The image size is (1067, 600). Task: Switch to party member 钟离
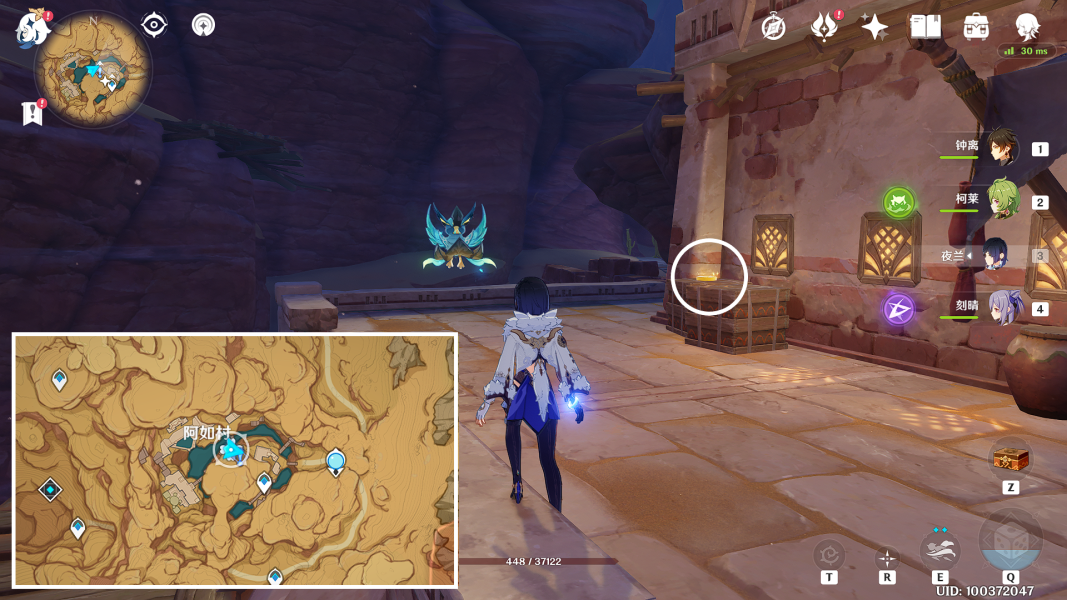1002,148
